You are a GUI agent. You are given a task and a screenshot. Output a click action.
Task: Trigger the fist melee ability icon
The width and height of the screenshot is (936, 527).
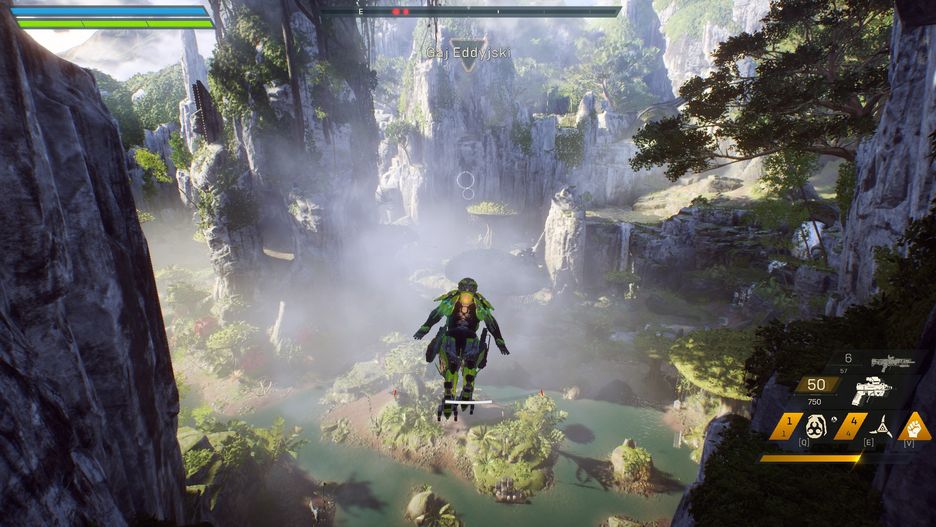coord(914,427)
